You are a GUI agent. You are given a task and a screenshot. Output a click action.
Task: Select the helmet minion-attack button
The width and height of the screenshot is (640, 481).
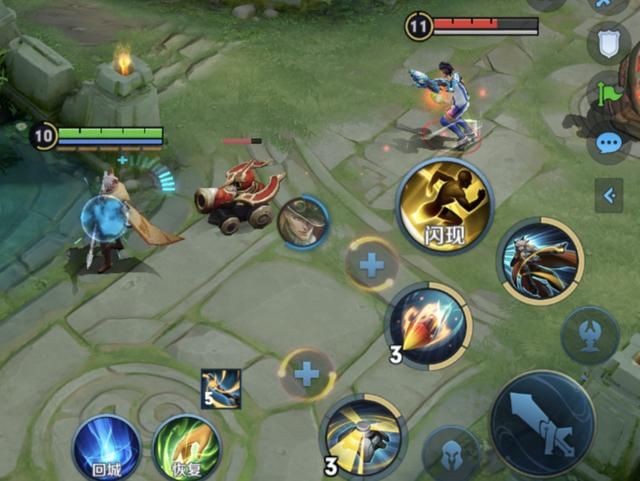pos(451,455)
